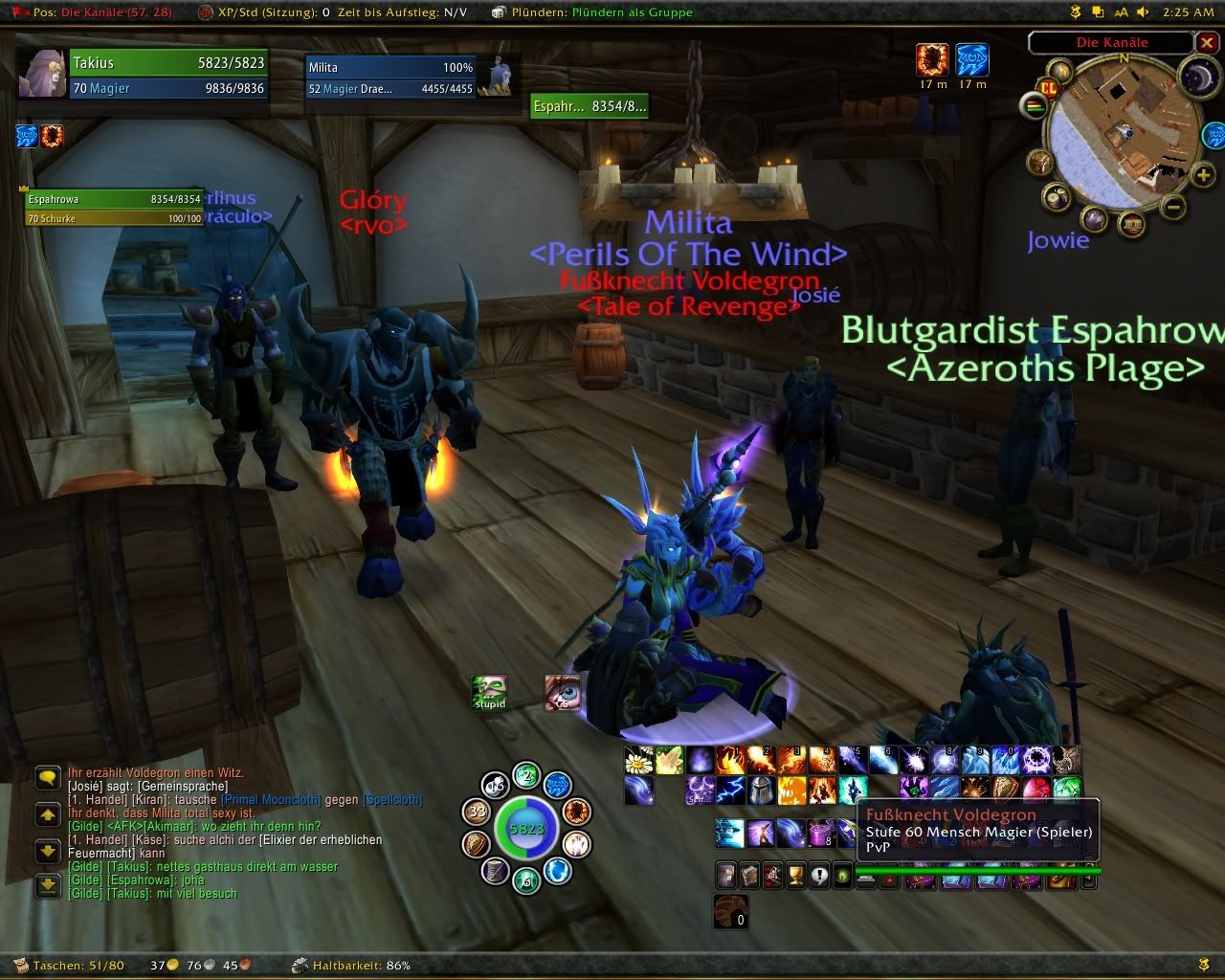
Task: Zoom out the minimap with the minus button
Action: (1175, 206)
